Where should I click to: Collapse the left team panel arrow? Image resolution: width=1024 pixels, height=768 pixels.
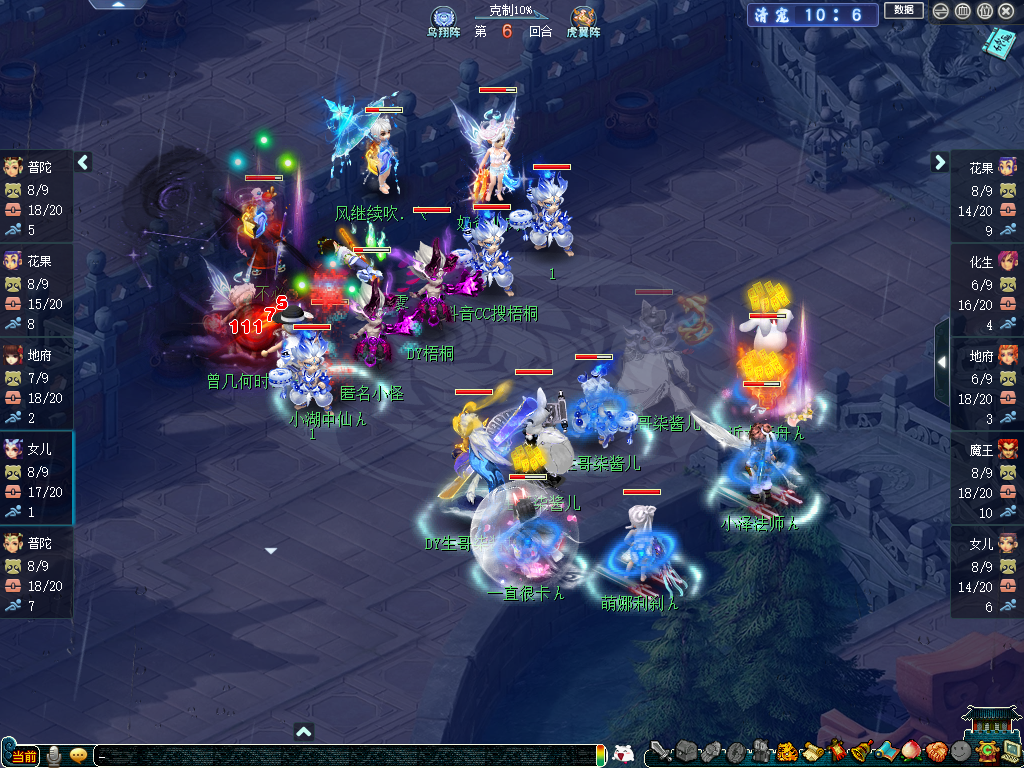coord(84,162)
